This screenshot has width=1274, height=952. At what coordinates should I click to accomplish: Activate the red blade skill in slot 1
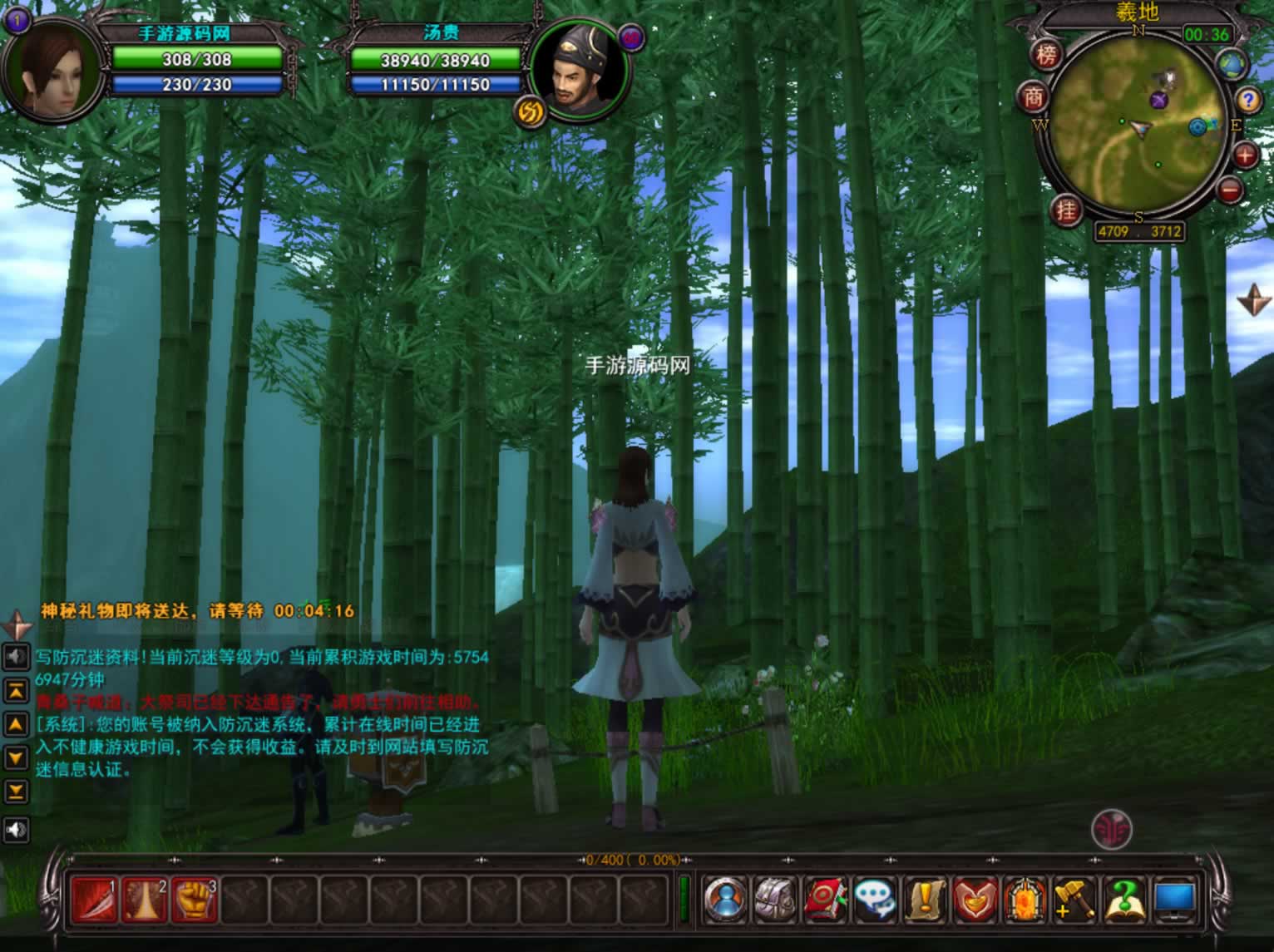94,900
